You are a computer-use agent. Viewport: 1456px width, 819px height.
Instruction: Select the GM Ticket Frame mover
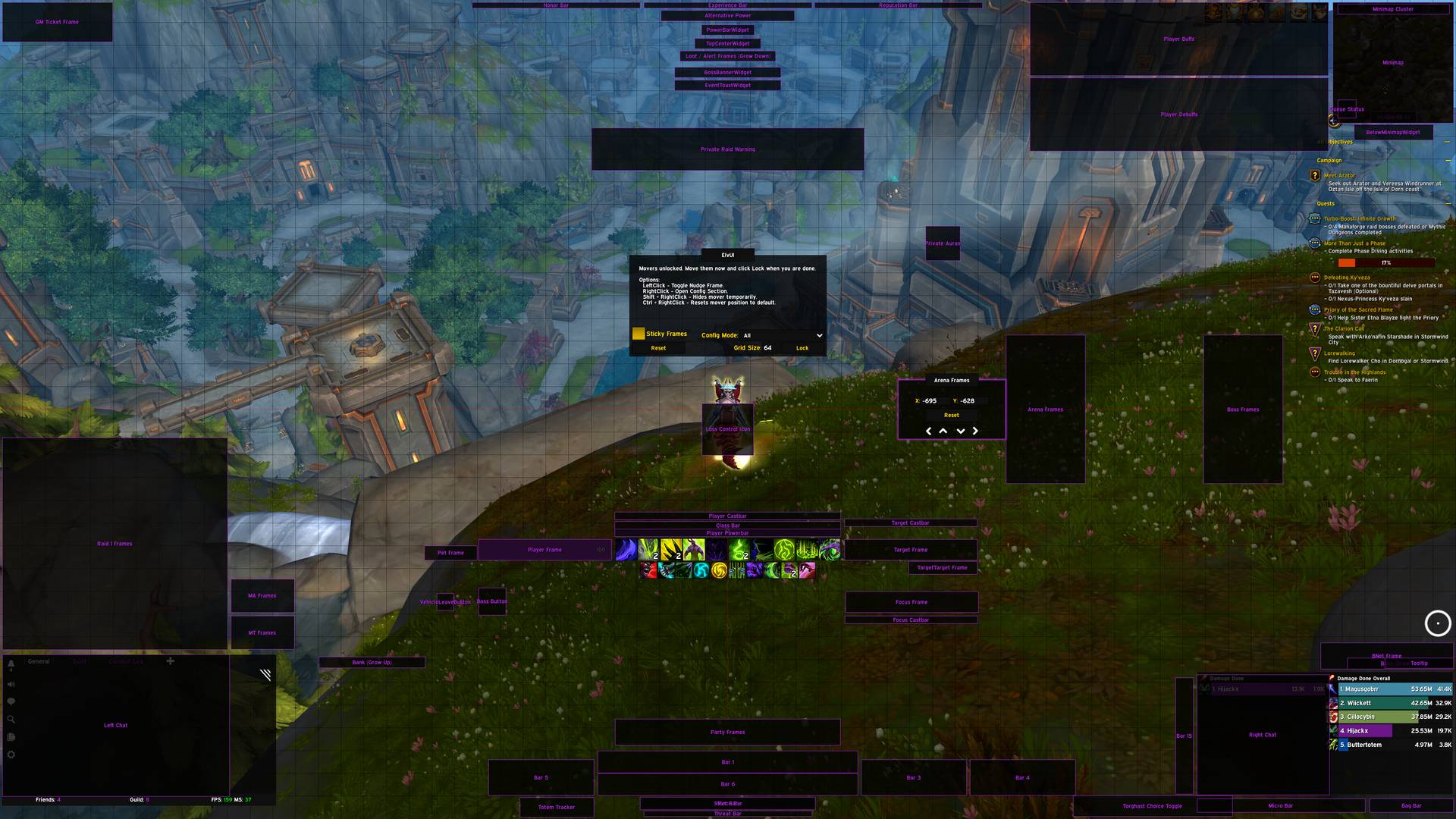coord(57,22)
